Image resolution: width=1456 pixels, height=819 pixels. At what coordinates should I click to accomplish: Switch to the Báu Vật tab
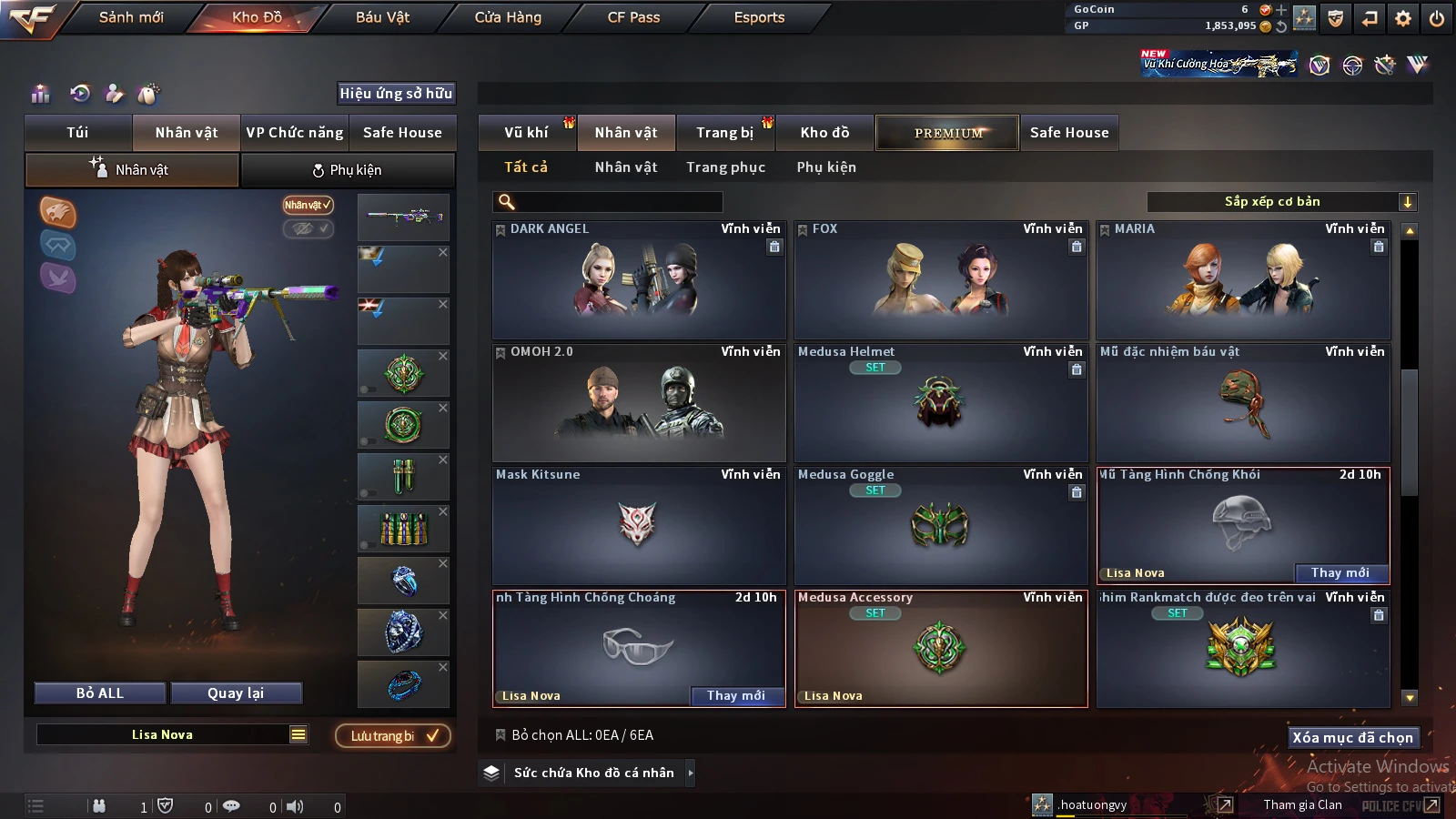382,17
